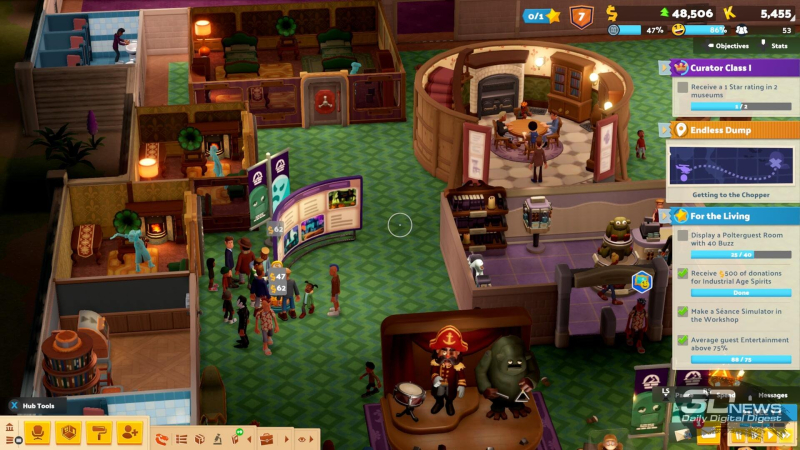This screenshot has width=800, height=450.
Task: Select the room building tool
Action: coord(69,432)
